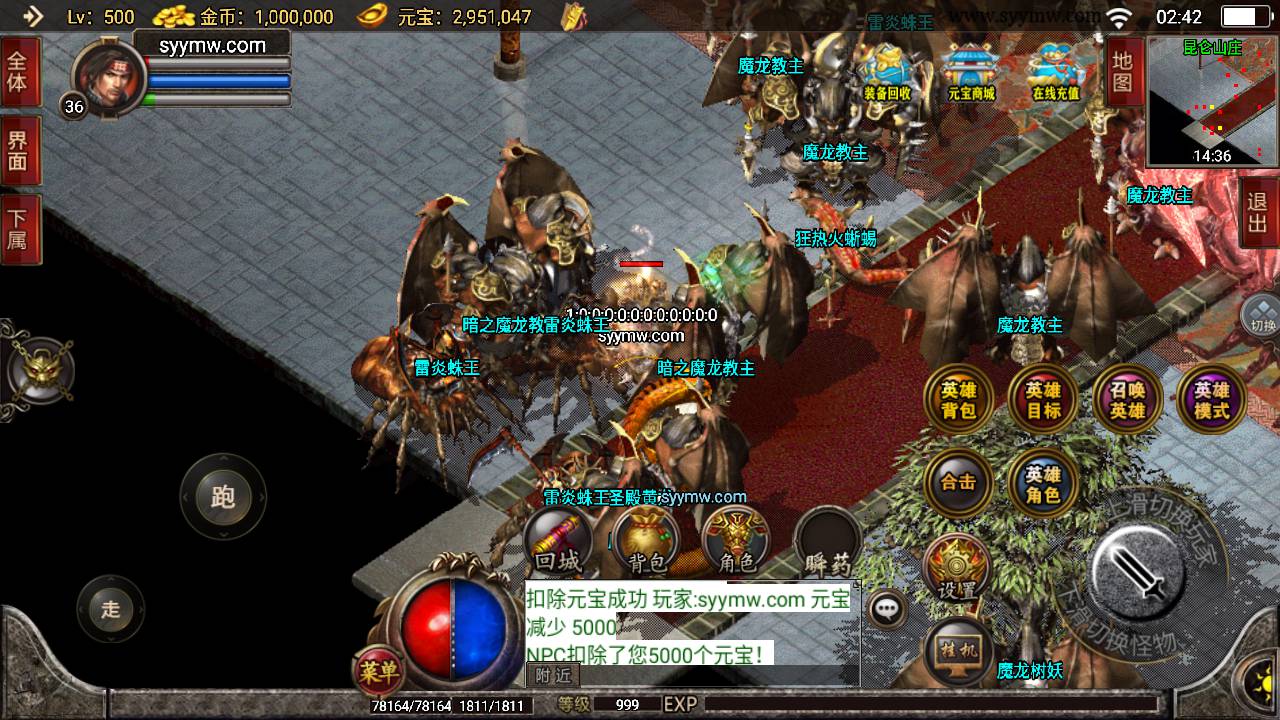Toggle the 英雄模式 hero mode
The width and height of the screenshot is (1280, 720).
click(x=1212, y=401)
